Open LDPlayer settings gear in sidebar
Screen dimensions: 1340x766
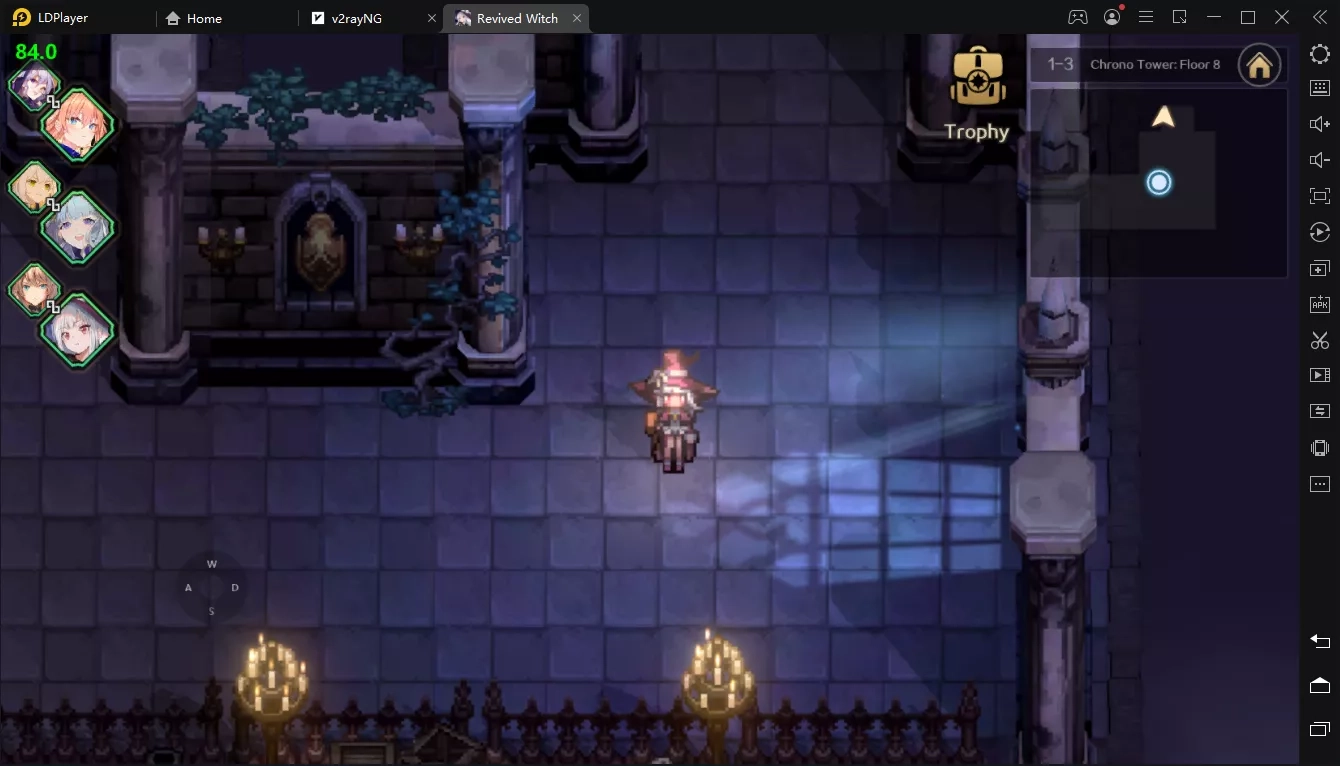(x=1320, y=53)
